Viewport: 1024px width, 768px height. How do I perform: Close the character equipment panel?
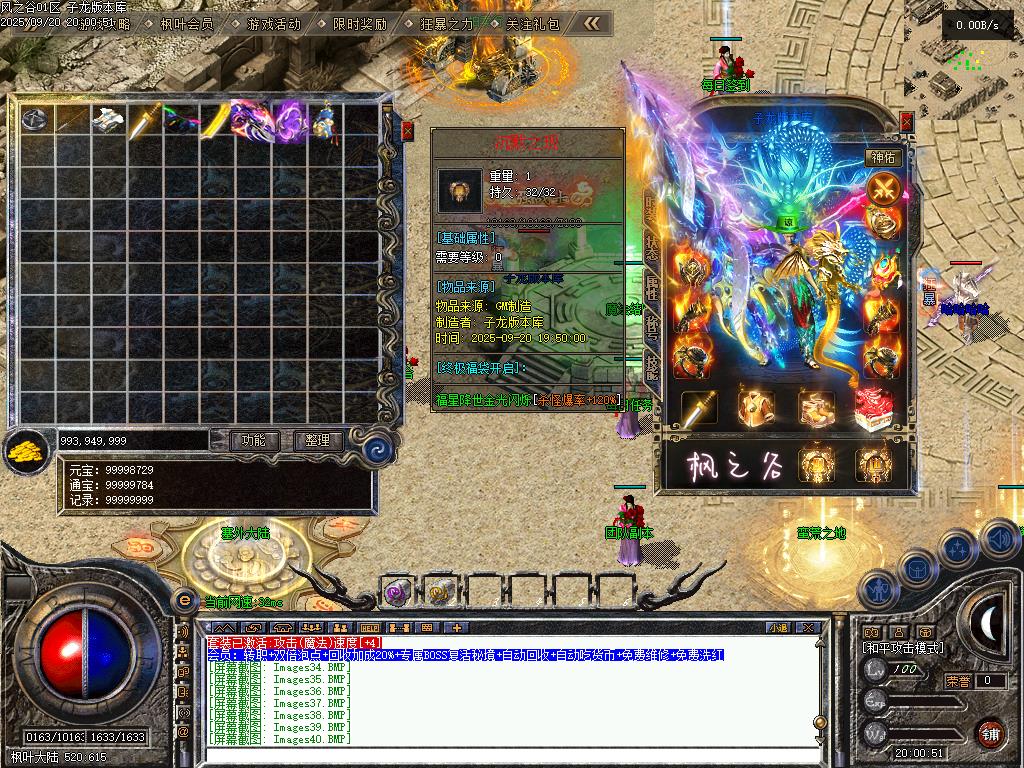pyautogui.click(x=906, y=122)
